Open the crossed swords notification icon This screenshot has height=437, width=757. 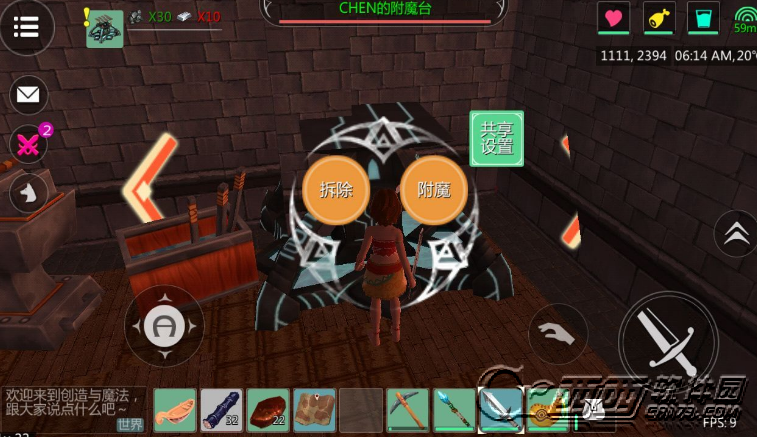click(28, 144)
